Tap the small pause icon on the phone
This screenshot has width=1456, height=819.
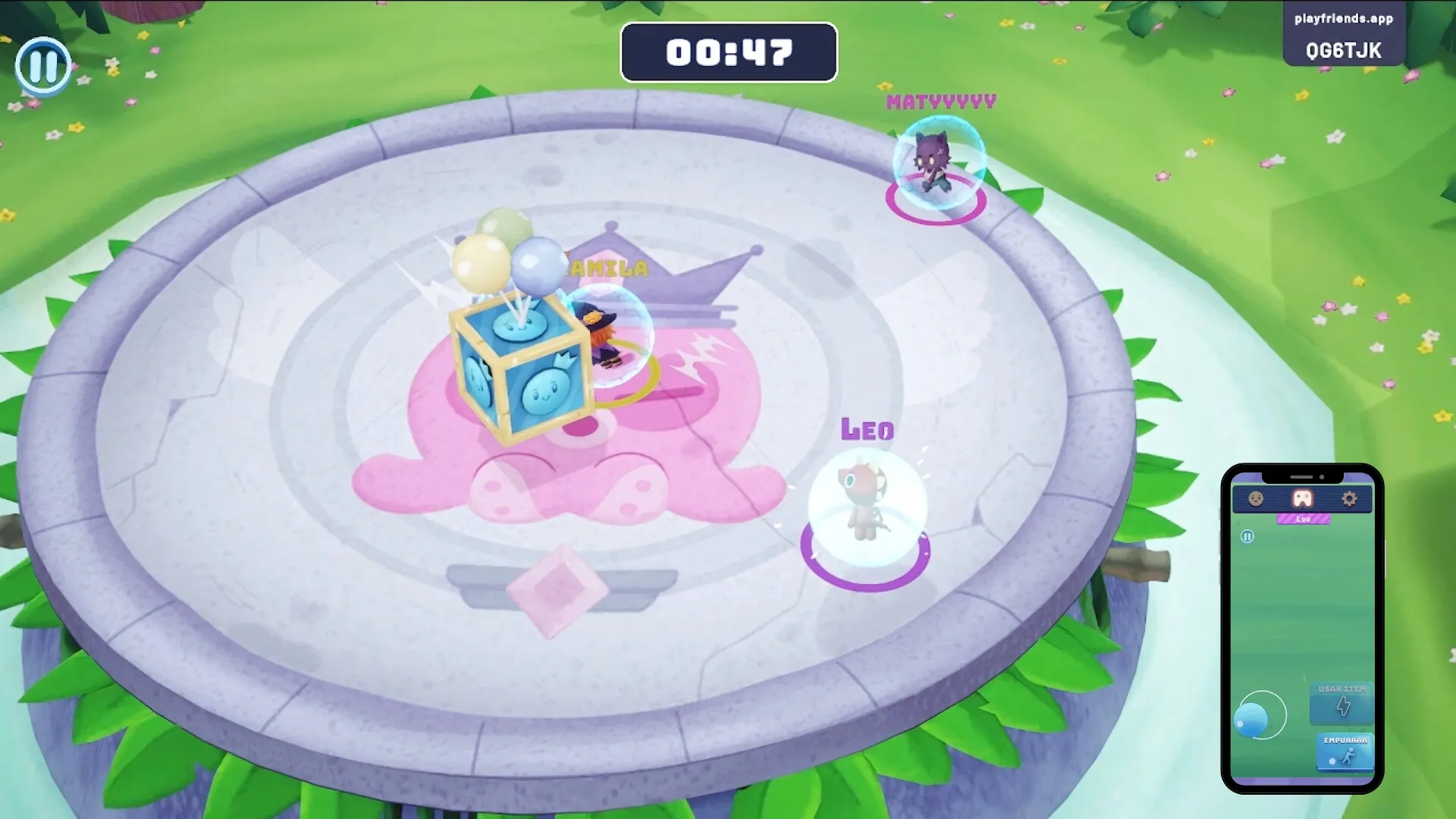1247,537
